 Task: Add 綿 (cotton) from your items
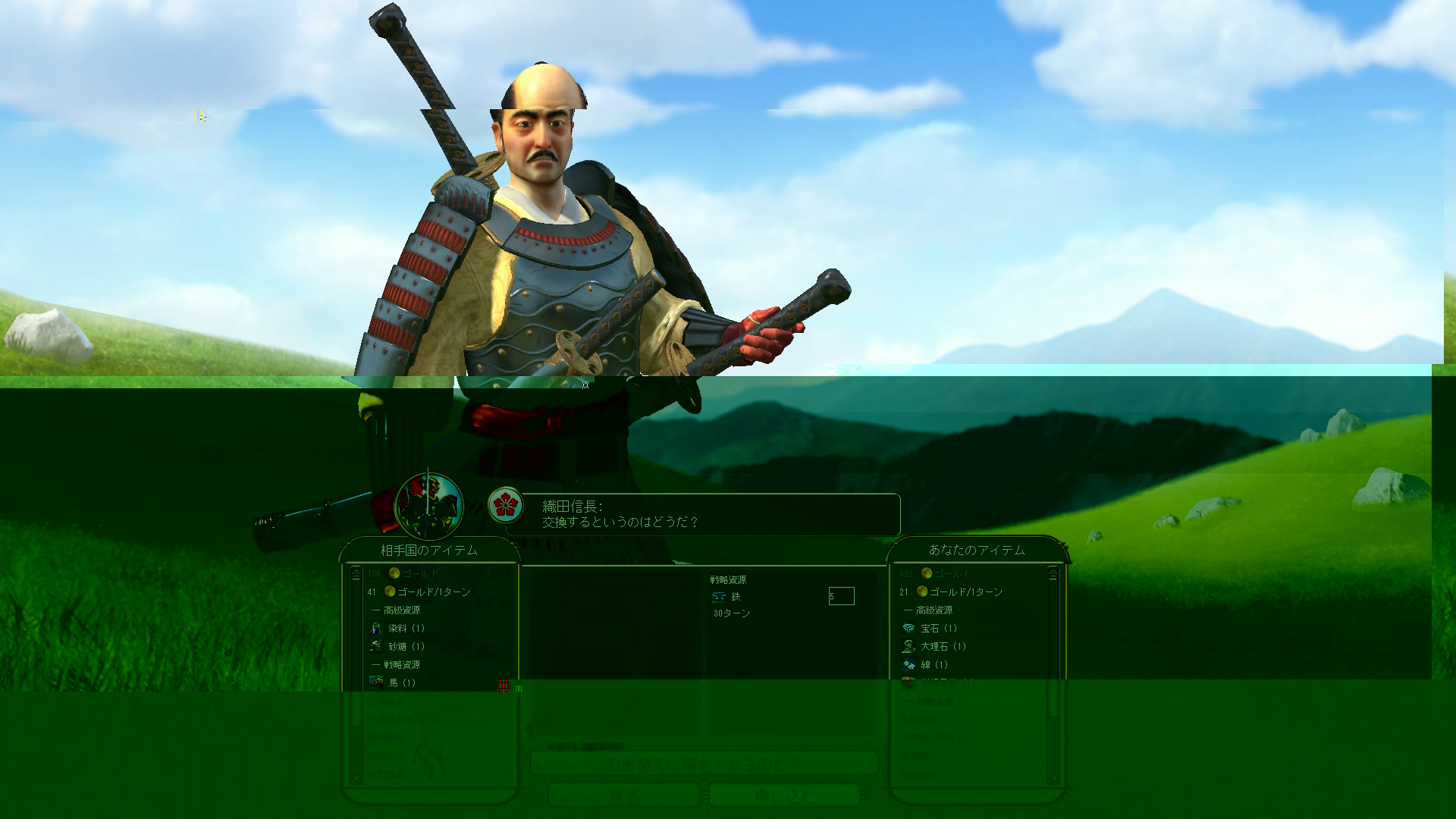(x=934, y=665)
